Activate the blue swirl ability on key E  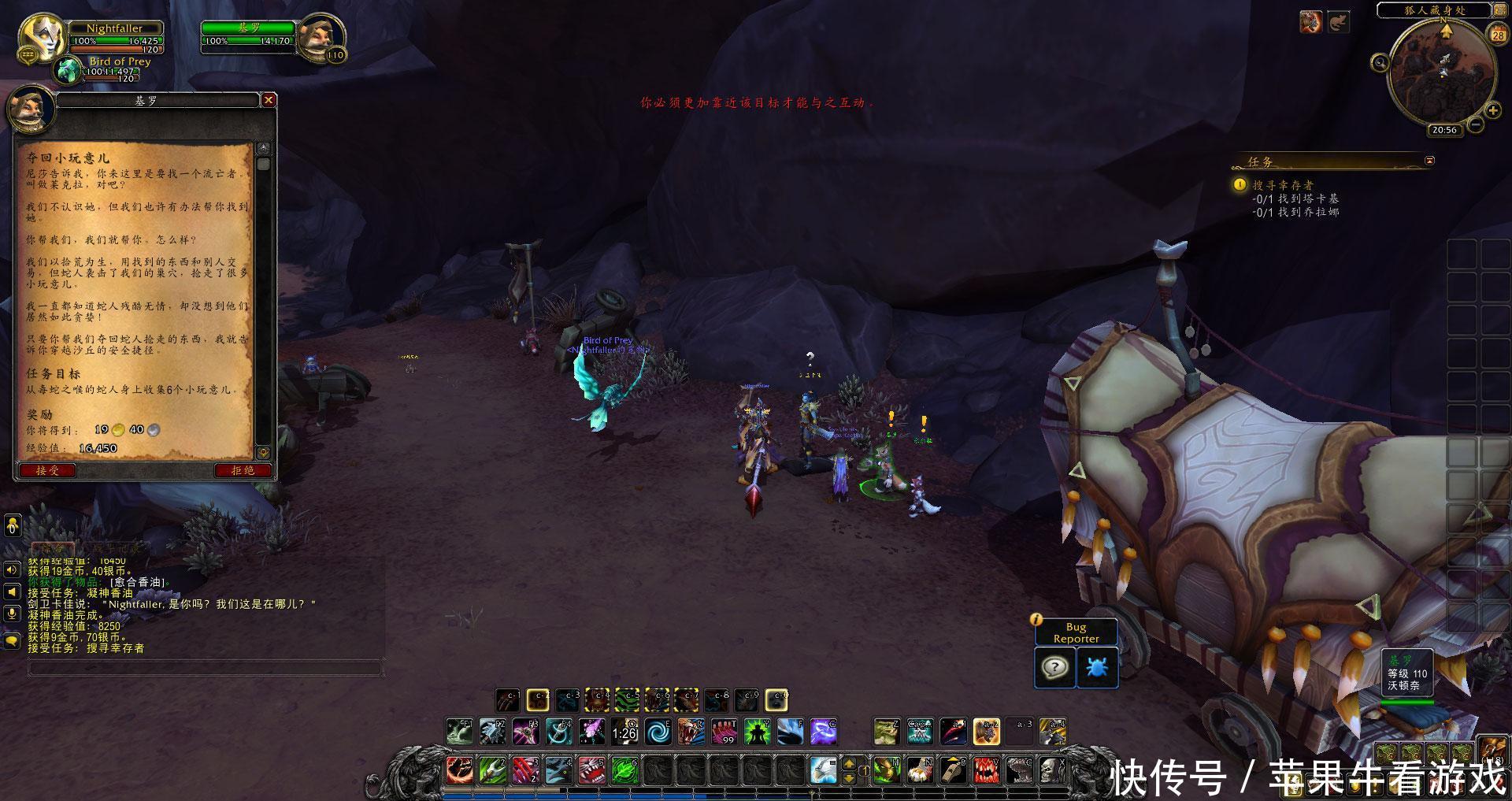658,732
